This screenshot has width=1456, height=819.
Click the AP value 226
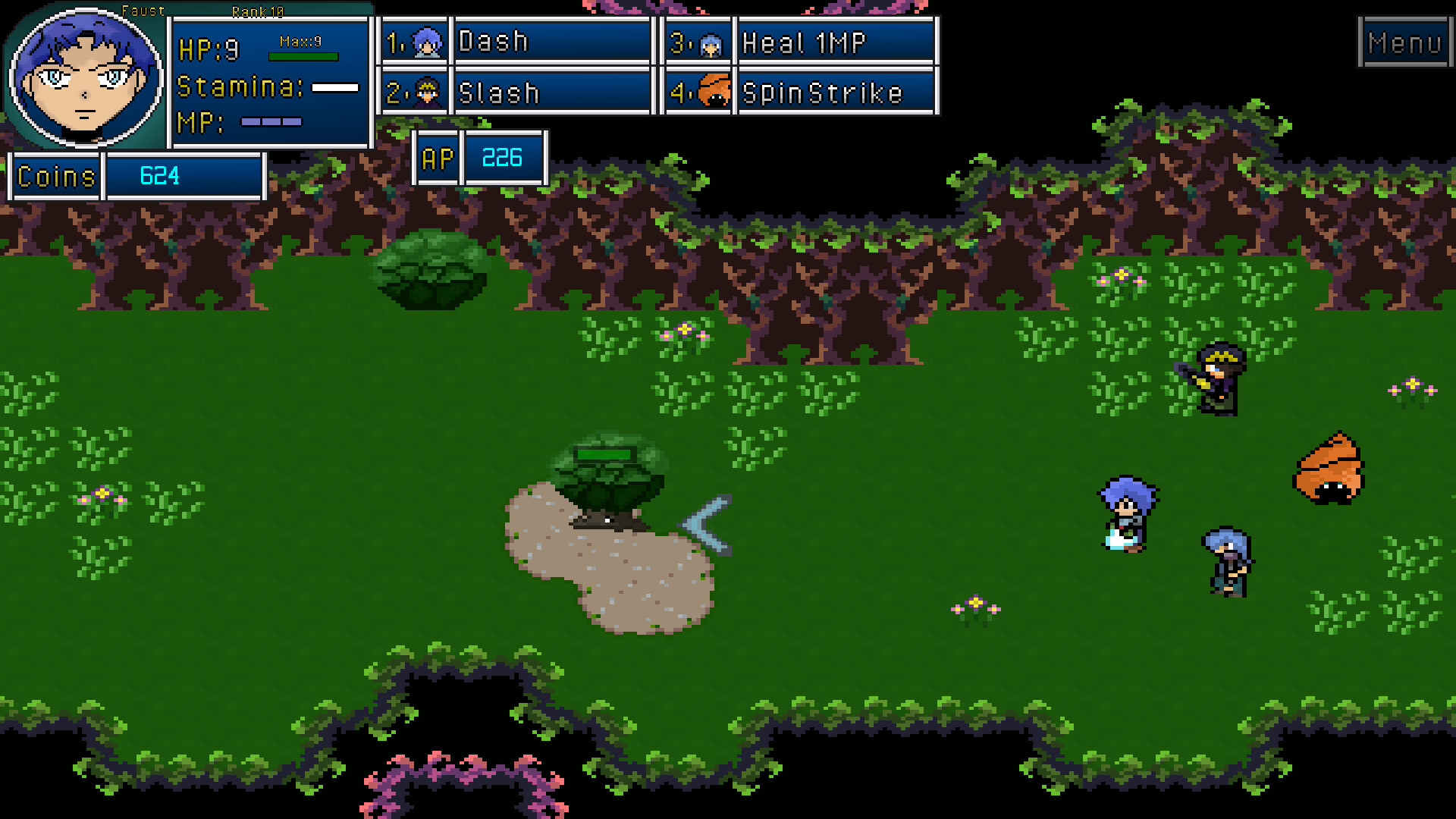coord(503,158)
